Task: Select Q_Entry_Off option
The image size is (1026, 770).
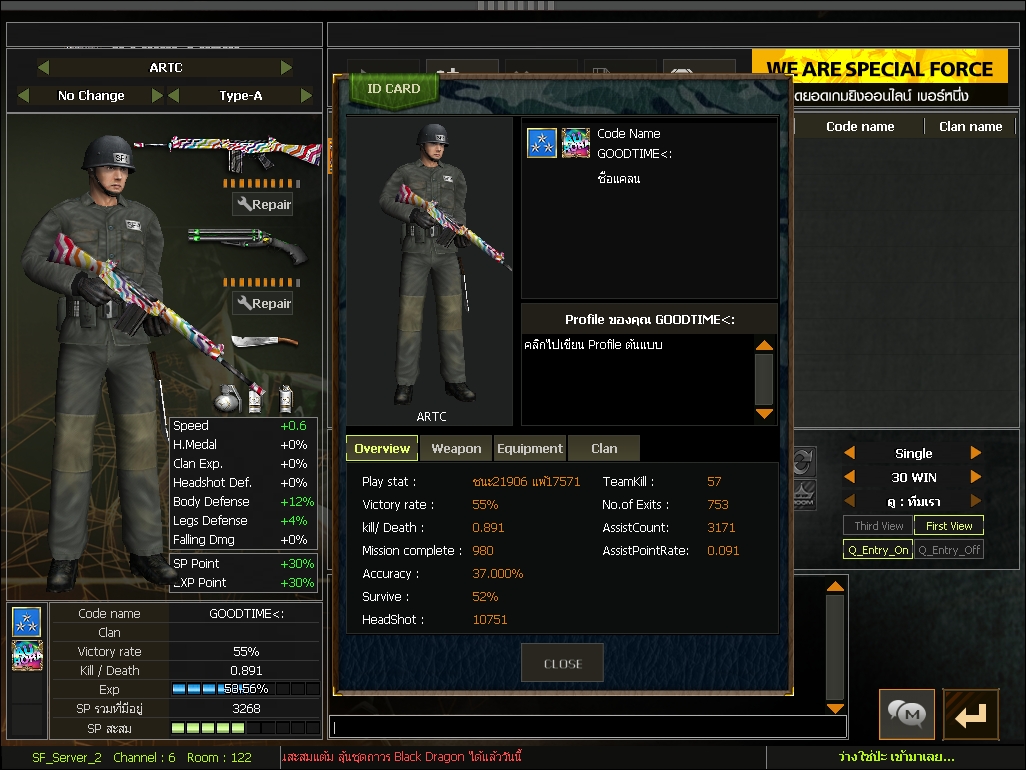Action: (948, 550)
